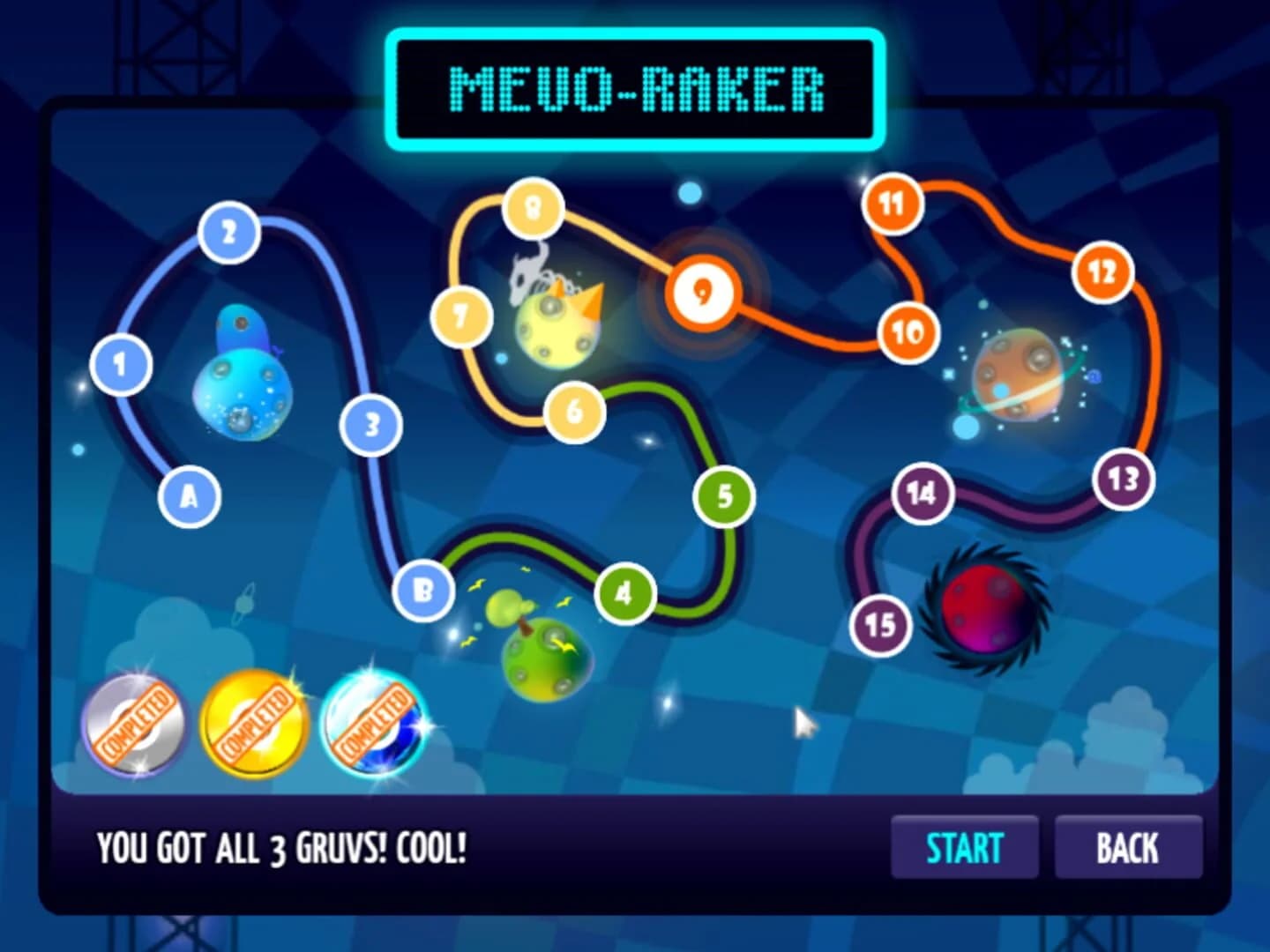This screenshot has height=952, width=1270.
Task: Click the silver COMPLETED gruv disc
Action: pyautogui.click(x=137, y=725)
